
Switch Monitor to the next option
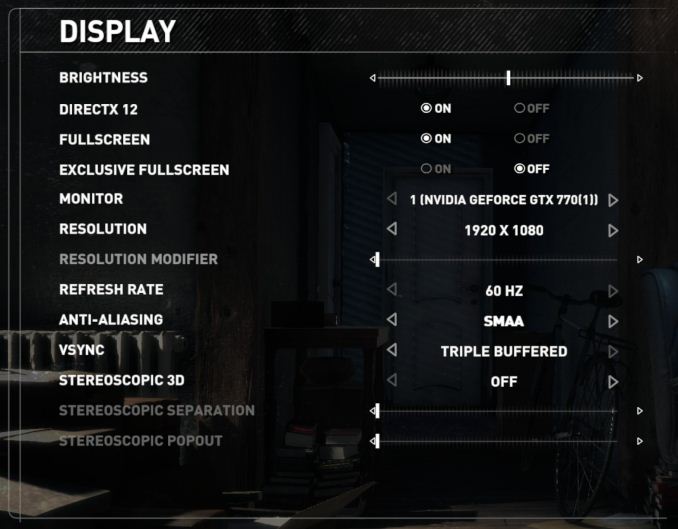point(613,200)
